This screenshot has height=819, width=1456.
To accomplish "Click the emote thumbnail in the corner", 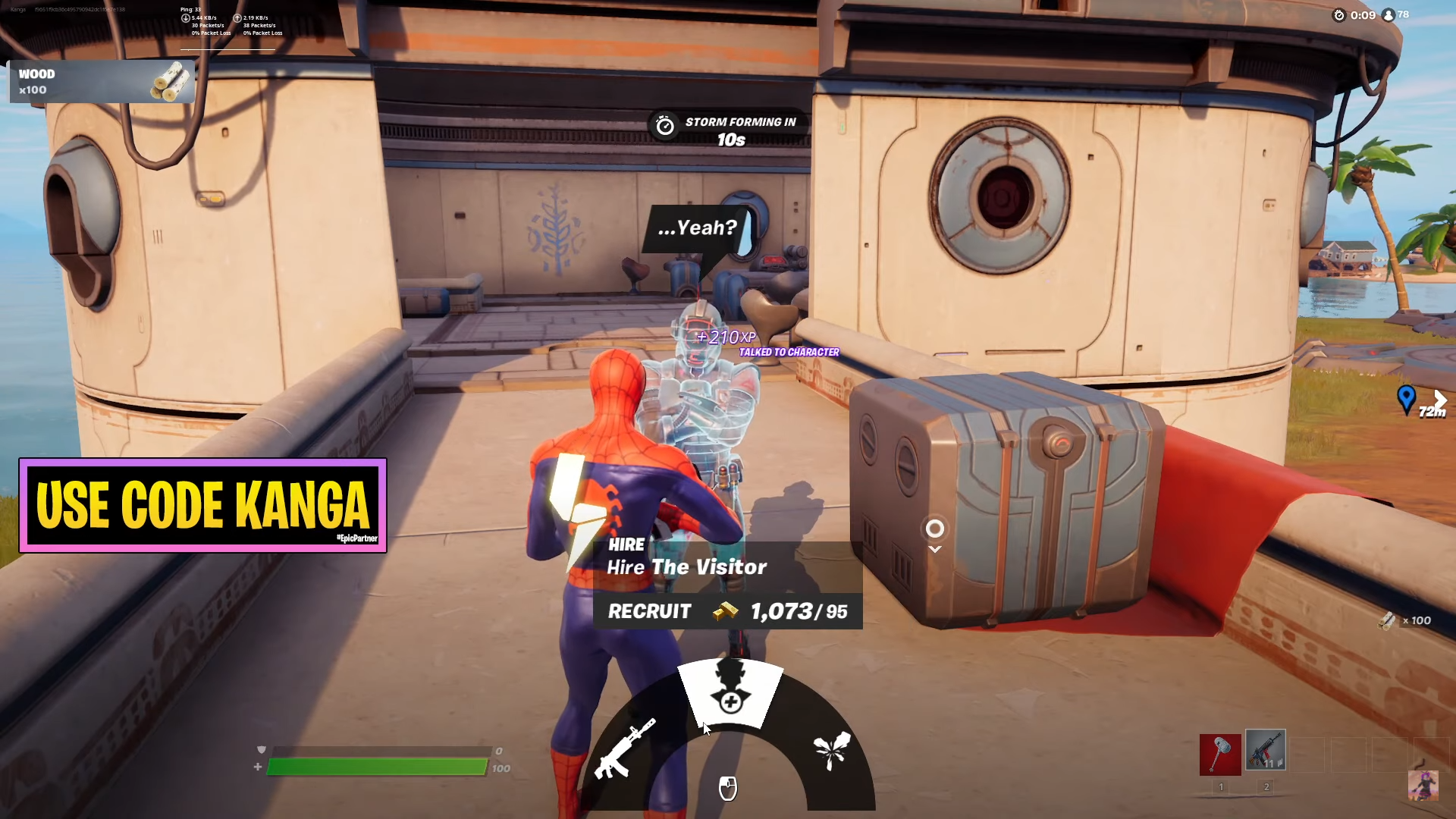I will 1423,786.
